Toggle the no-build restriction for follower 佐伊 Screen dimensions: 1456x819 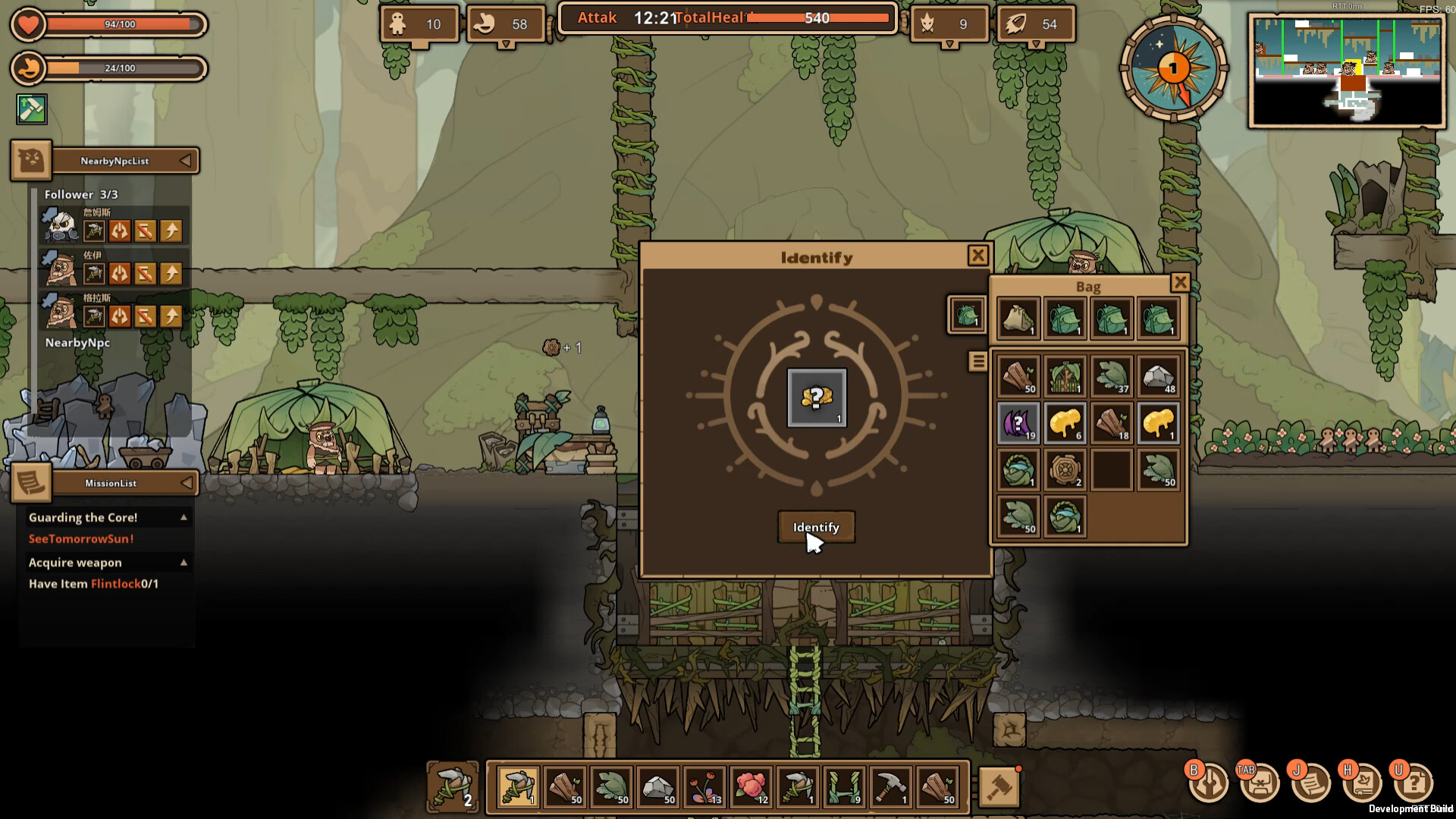pos(145,273)
